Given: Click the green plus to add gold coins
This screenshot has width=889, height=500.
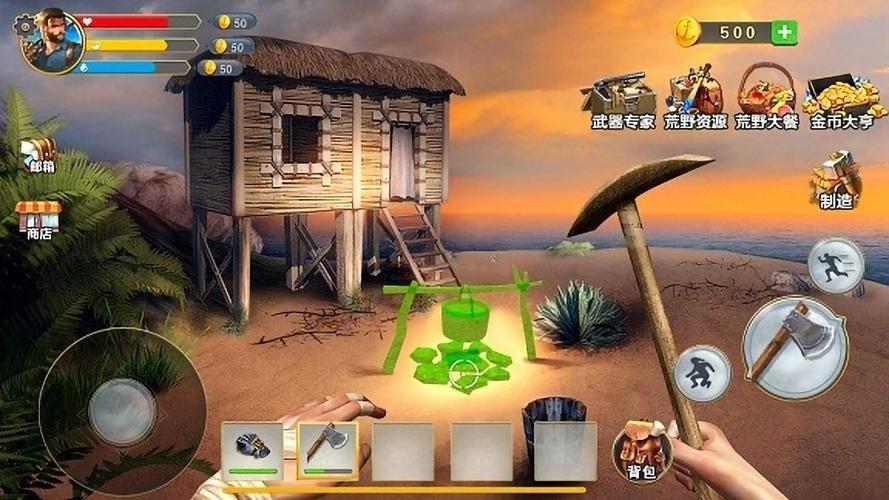Looking at the screenshot, I should 785,32.
